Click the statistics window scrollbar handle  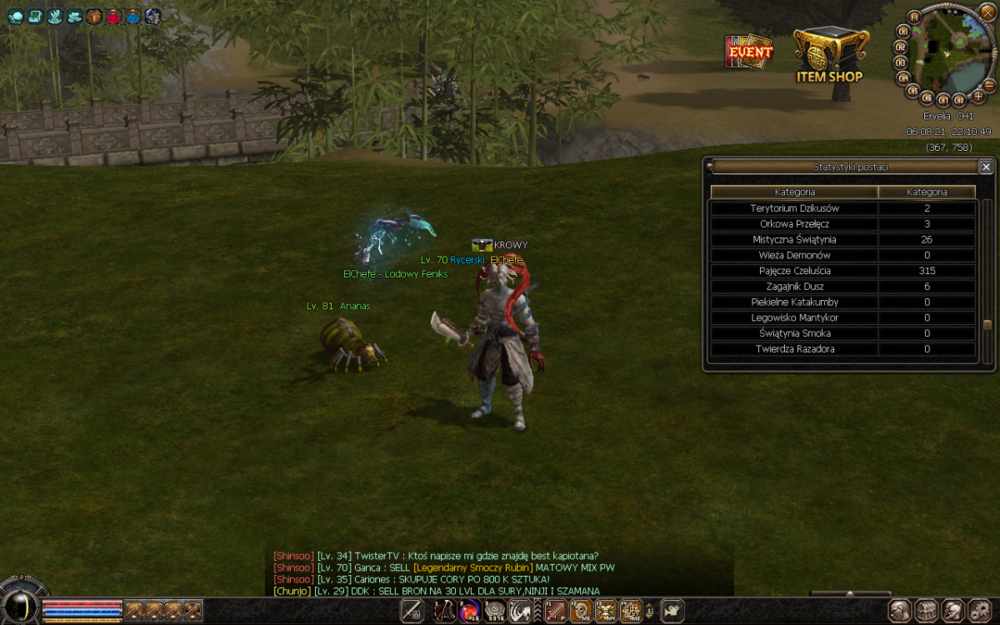[x=987, y=325]
